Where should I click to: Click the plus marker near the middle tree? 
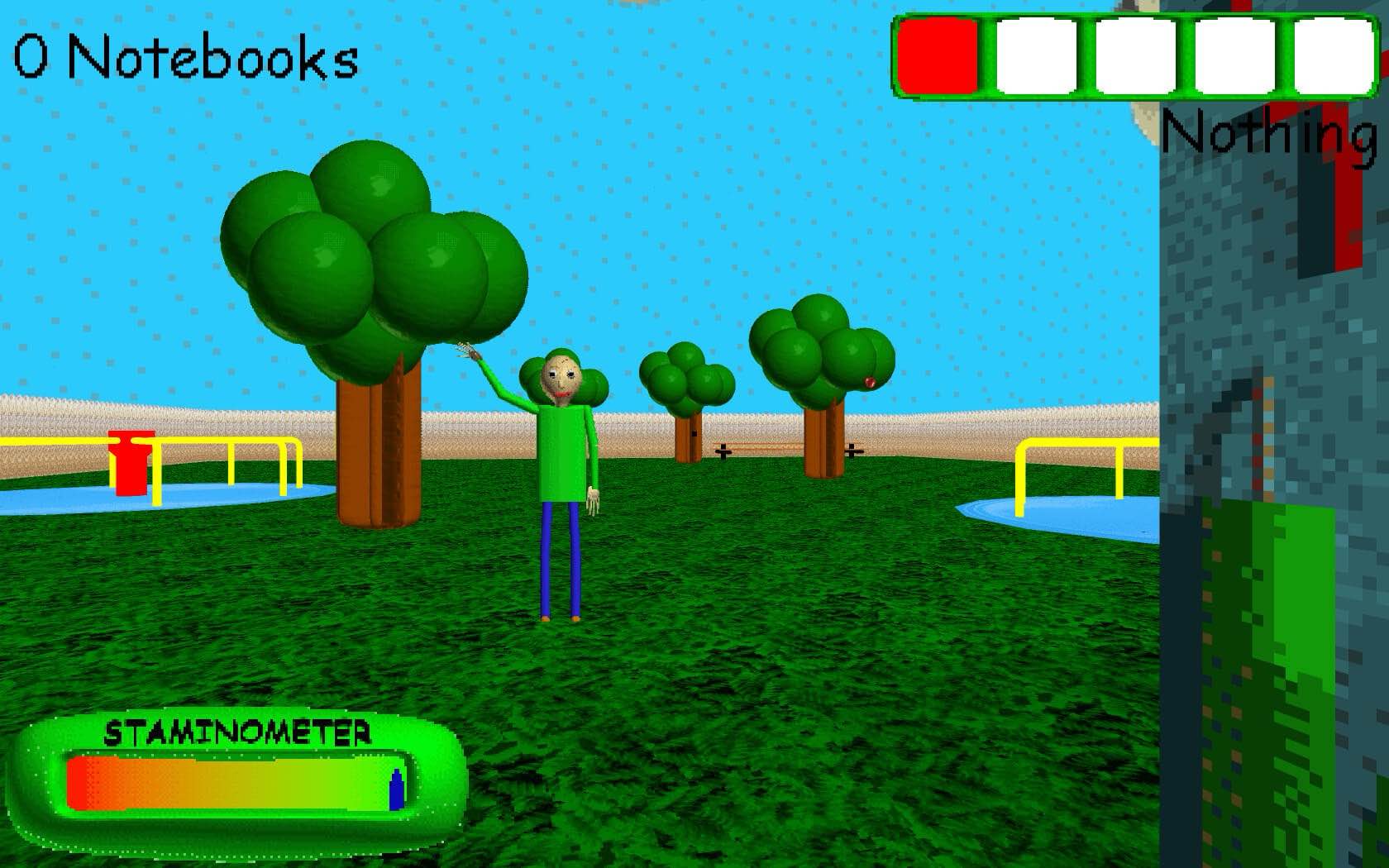[x=722, y=453]
